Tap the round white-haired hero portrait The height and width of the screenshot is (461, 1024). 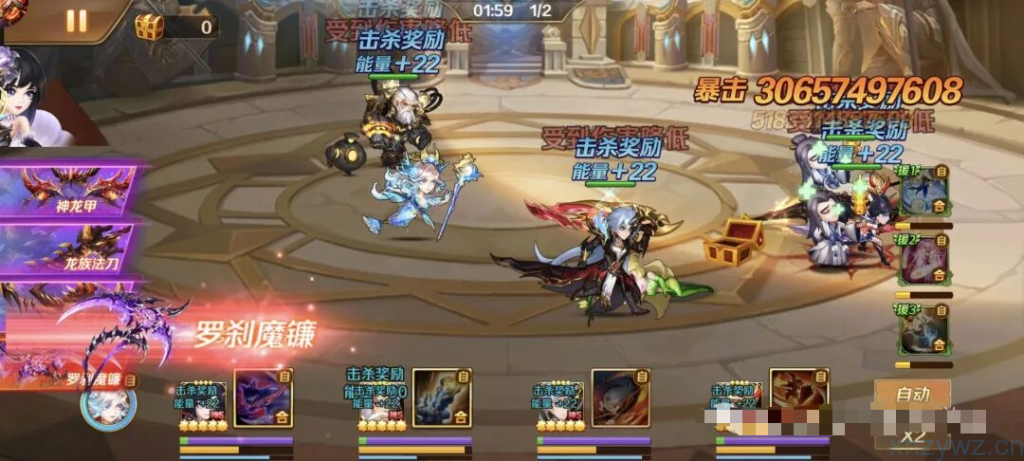coord(107,404)
